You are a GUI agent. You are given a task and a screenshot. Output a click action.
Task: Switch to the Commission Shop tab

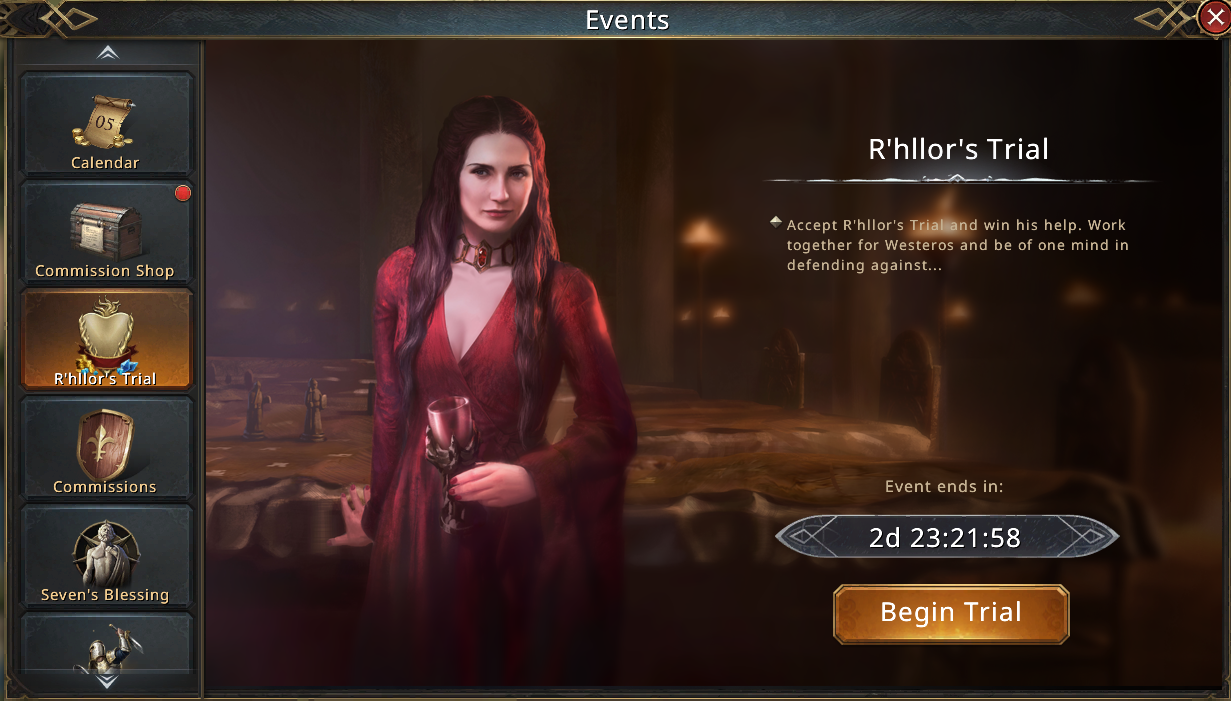(x=106, y=232)
